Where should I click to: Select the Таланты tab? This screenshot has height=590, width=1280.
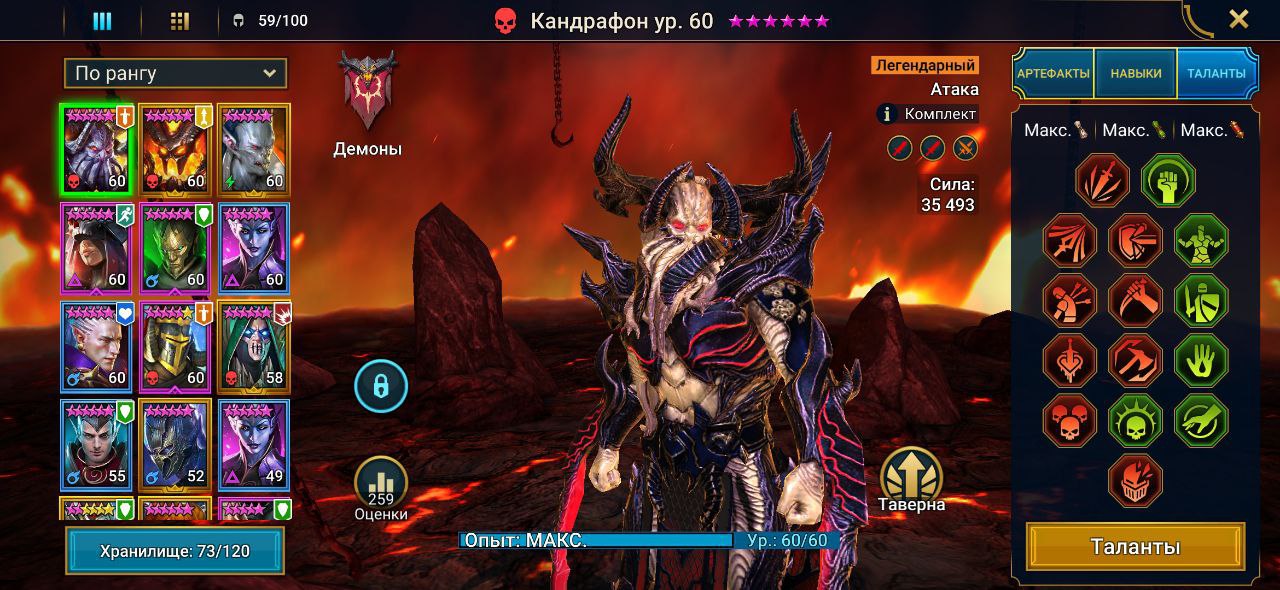1217,73
